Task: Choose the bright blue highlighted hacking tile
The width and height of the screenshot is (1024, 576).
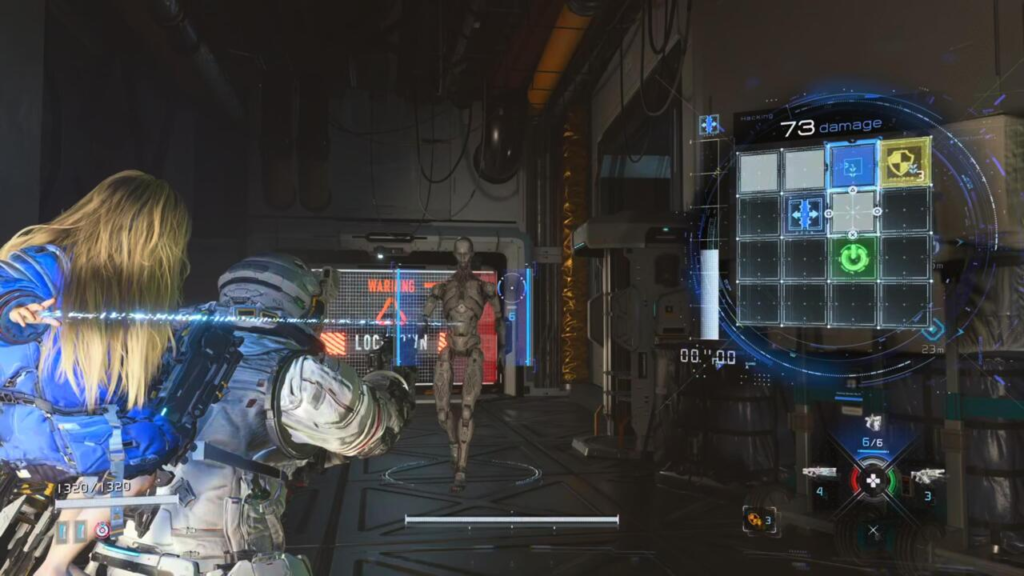Action: [853, 165]
